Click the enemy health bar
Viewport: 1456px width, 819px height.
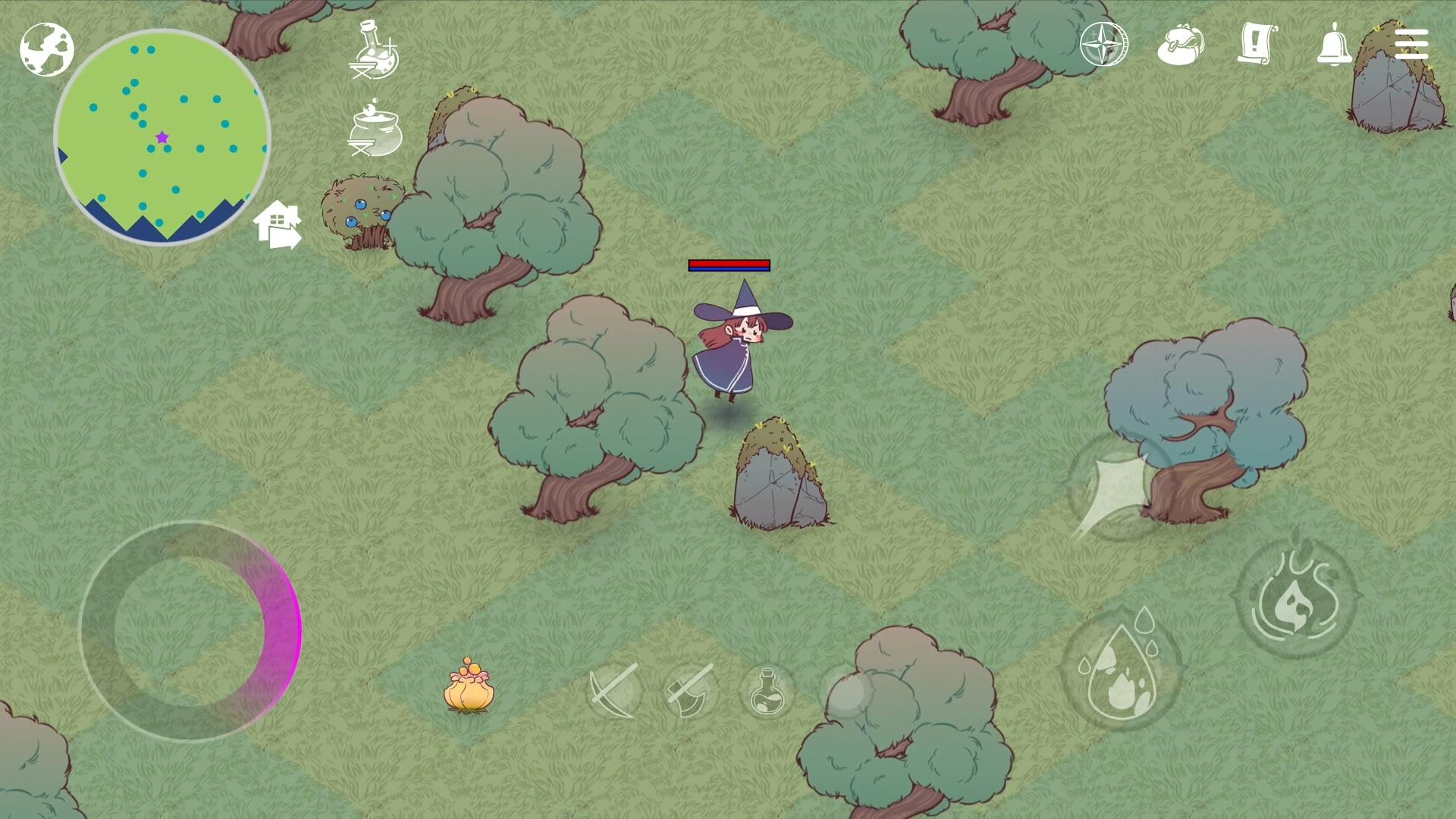point(729,265)
